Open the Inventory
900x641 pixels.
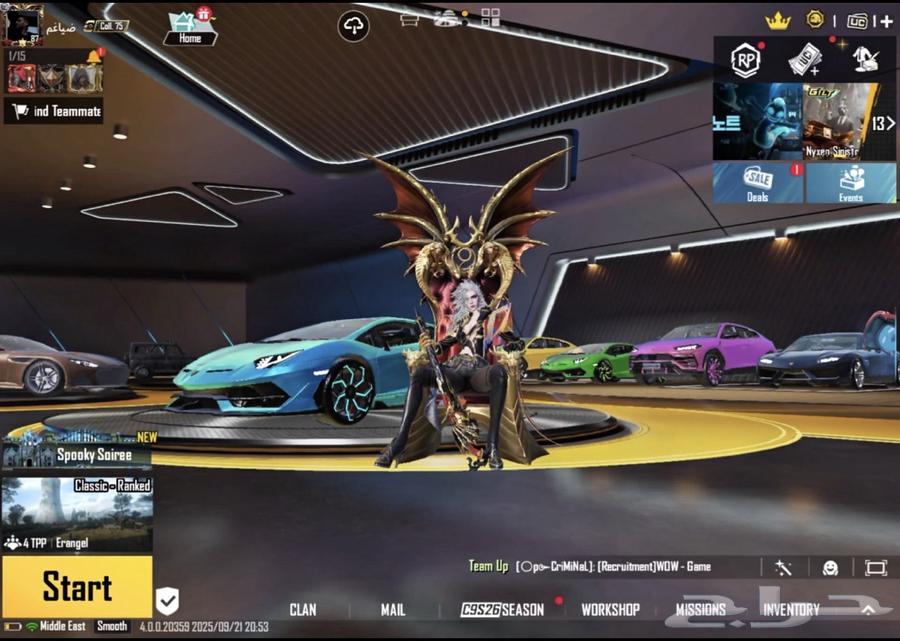(x=791, y=609)
